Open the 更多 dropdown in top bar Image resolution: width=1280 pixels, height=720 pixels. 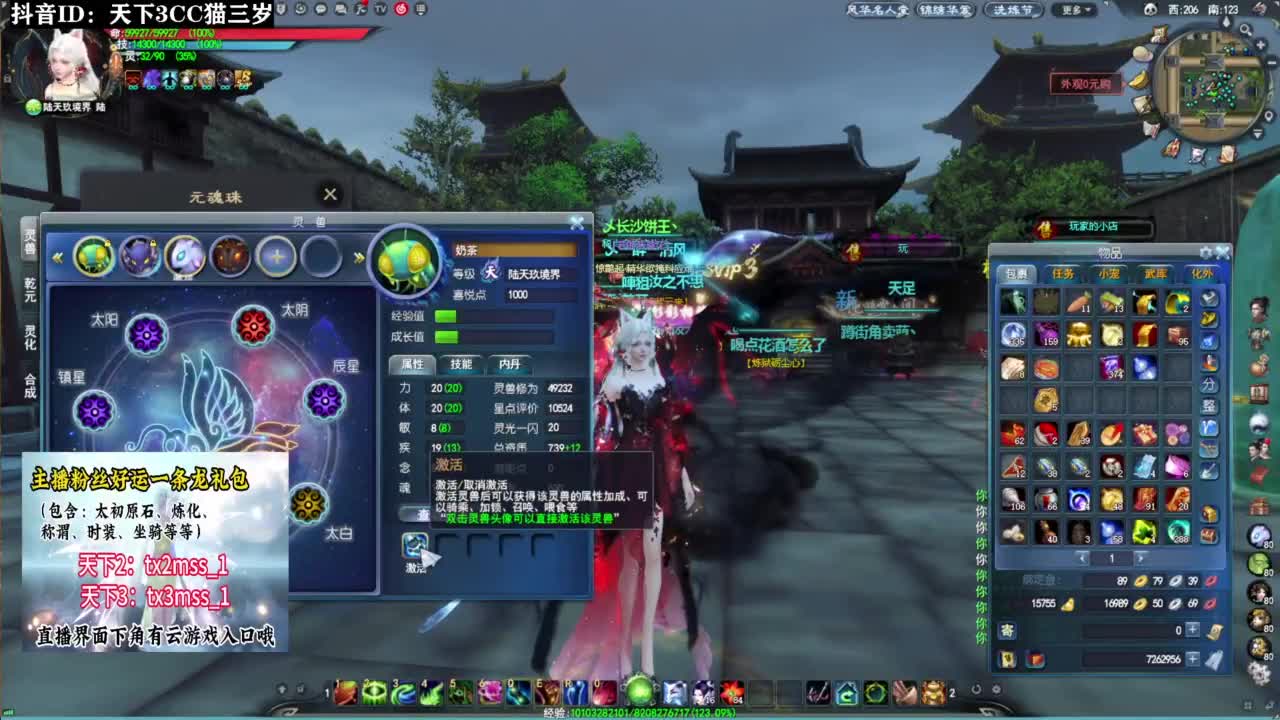point(1074,10)
